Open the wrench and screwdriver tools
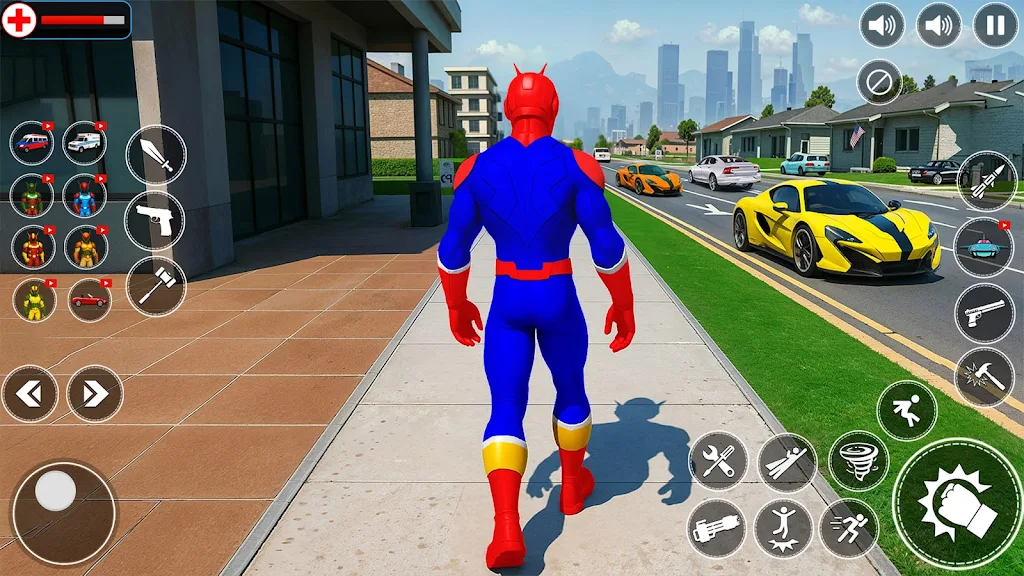Viewport: 1024px width, 576px height. [718, 461]
